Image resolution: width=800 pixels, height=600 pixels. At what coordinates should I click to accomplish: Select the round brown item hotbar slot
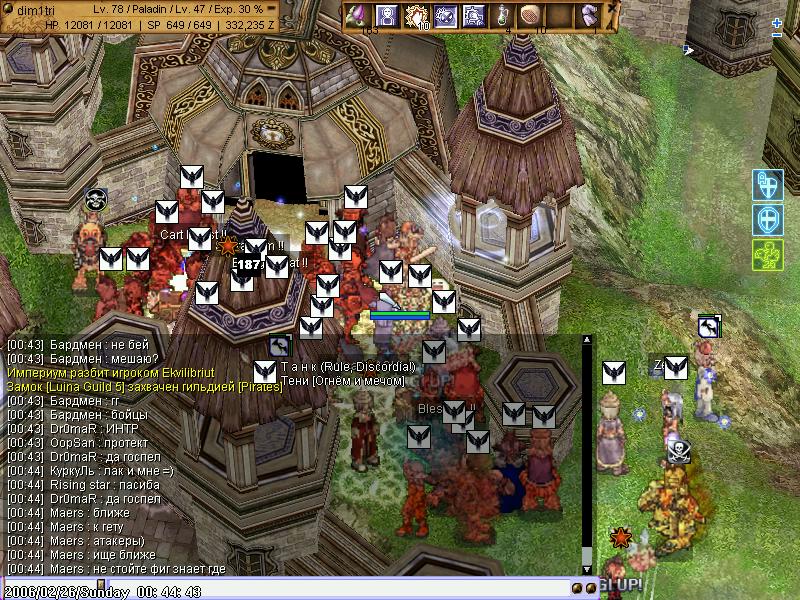531,15
